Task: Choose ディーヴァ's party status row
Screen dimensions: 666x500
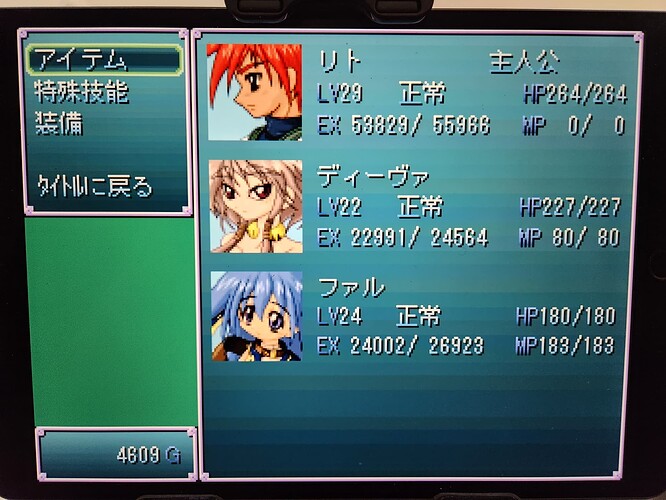Action: pyautogui.click(x=468, y=207)
